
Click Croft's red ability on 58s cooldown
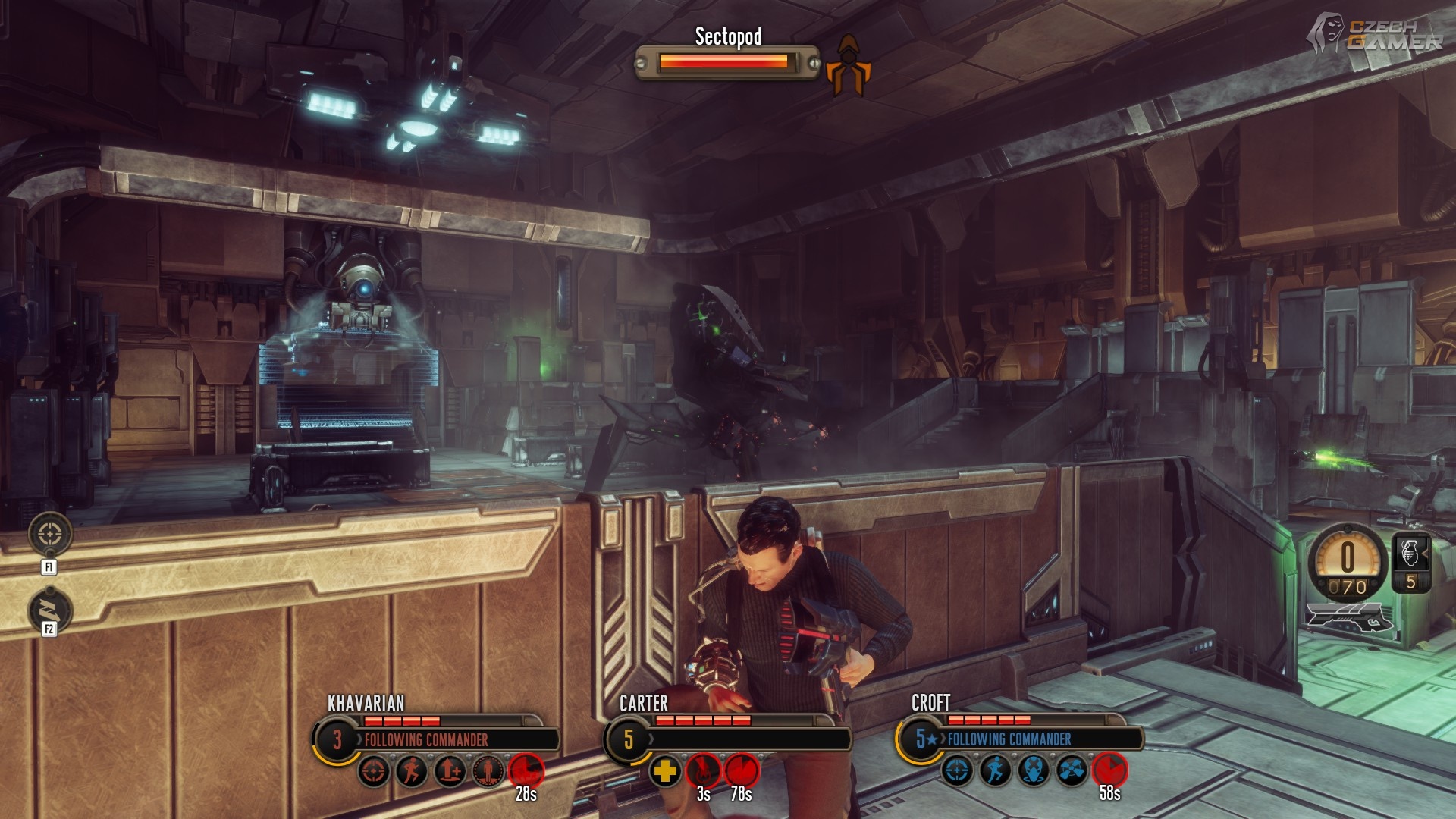[x=1110, y=770]
